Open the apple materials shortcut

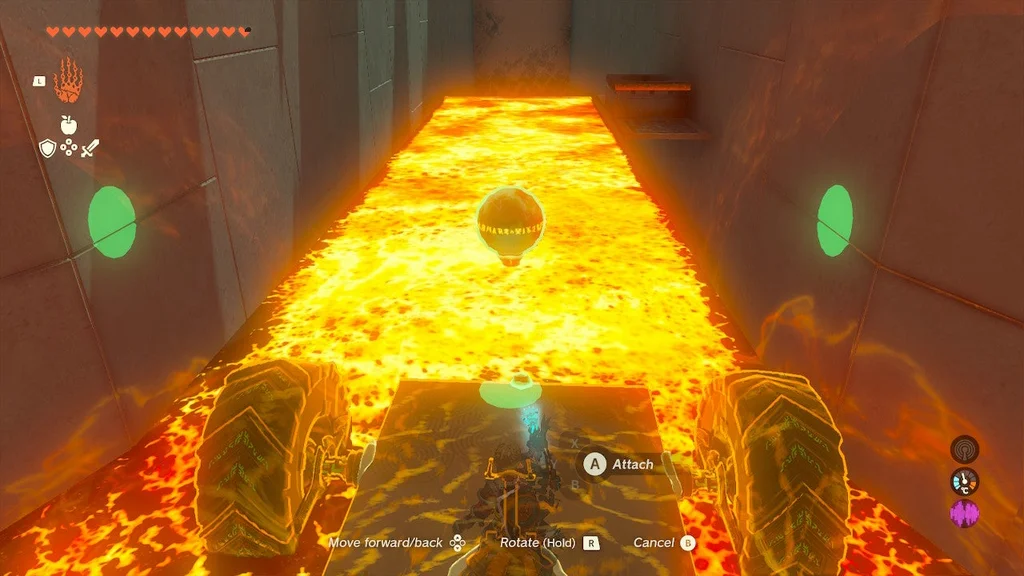[68, 125]
